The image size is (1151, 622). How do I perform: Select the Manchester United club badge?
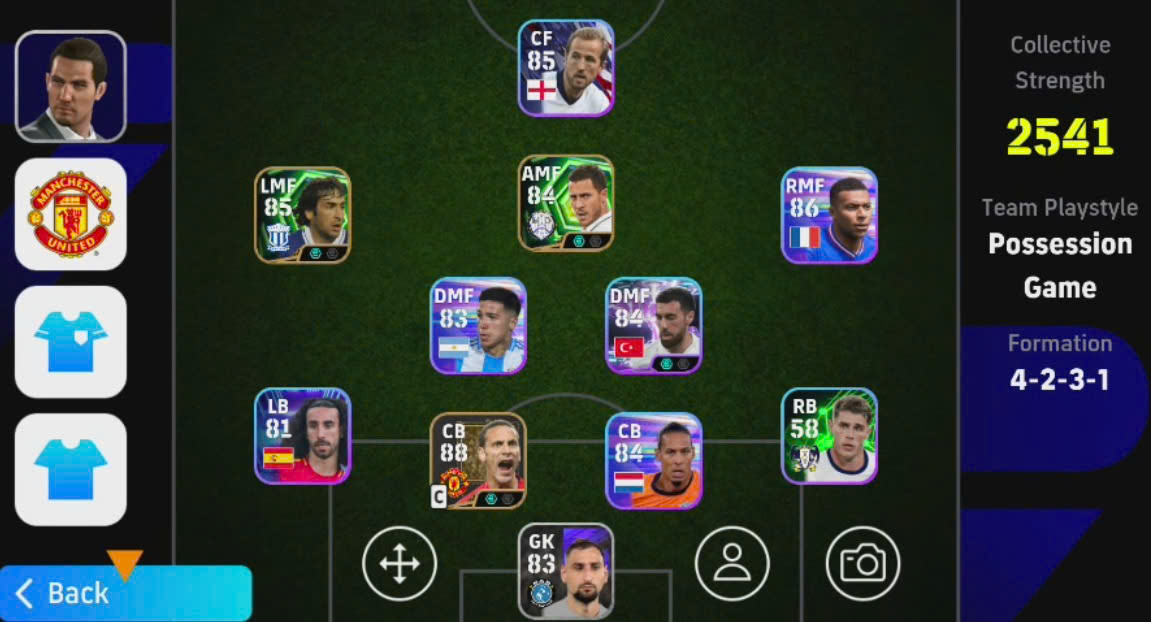coord(70,214)
